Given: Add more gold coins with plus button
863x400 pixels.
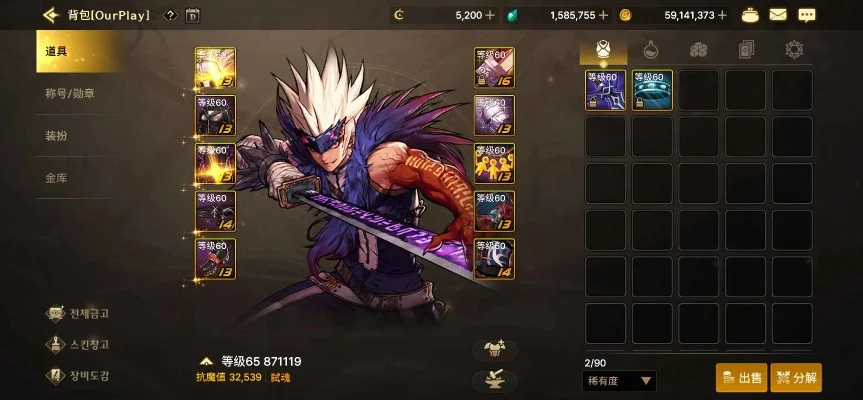Looking at the screenshot, I should [x=722, y=15].
